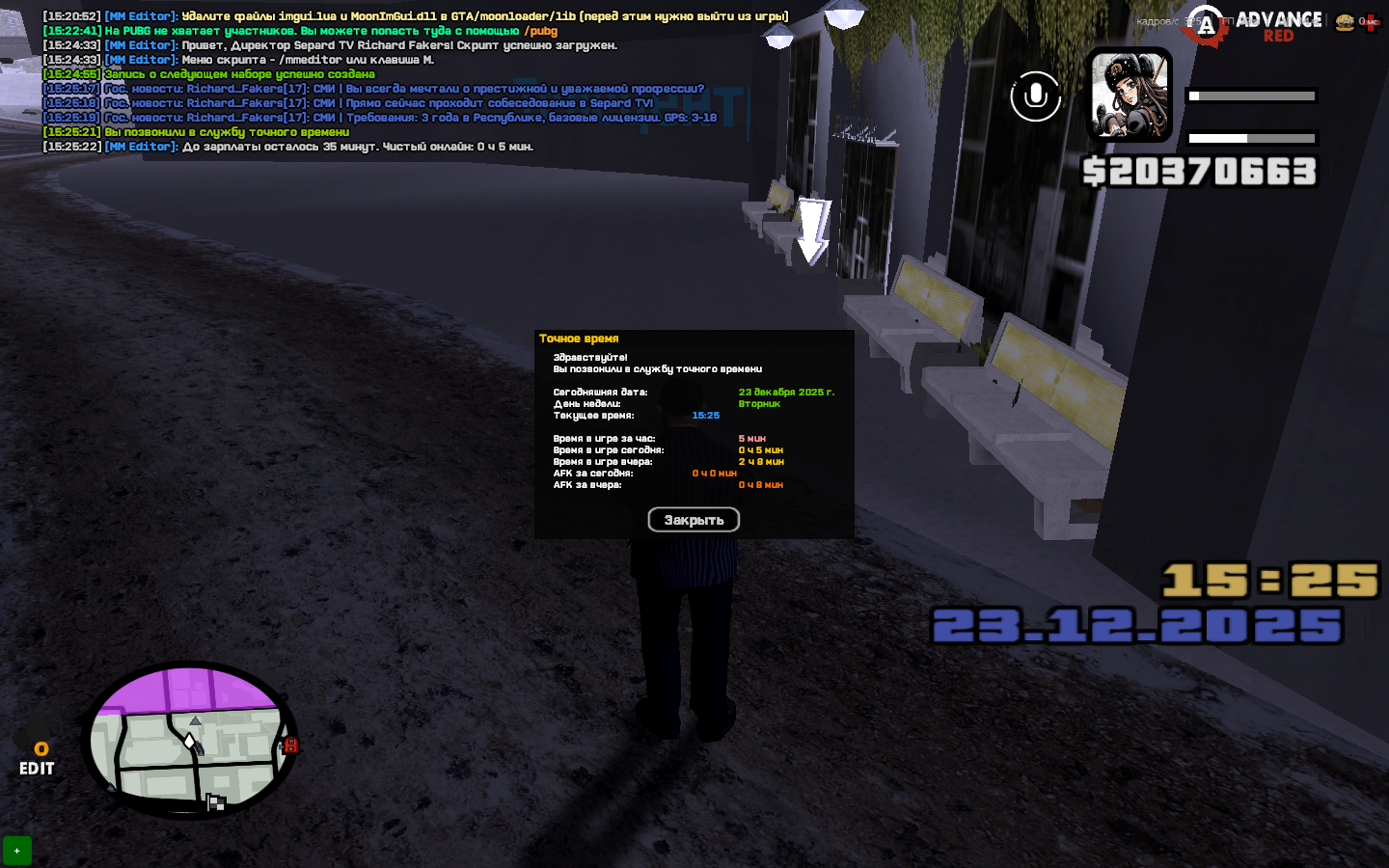Click the green plus button
This screenshot has height=868, width=1389.
coord(16,851)
